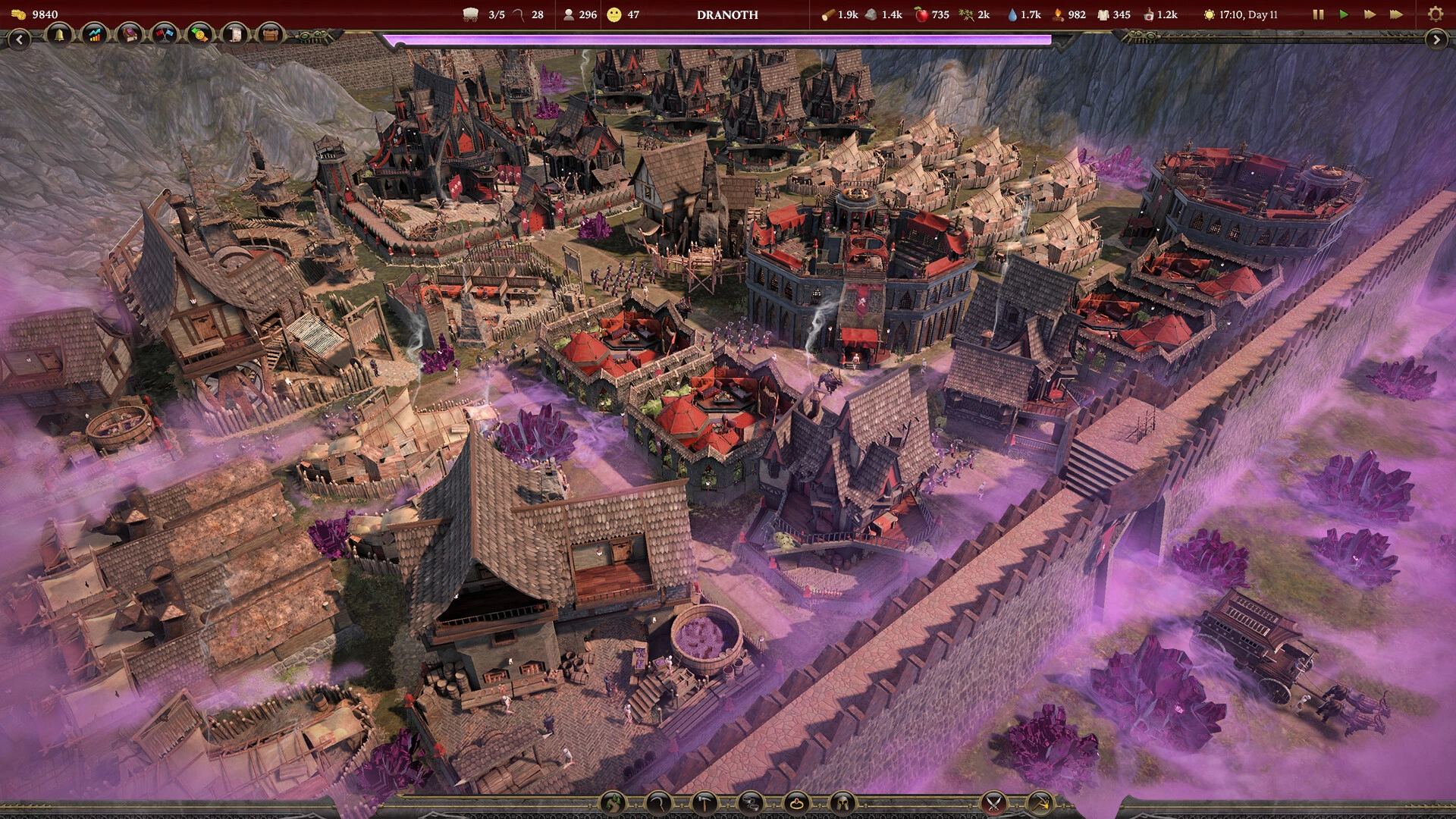
Task: Collapse the left panel arrow
Action: [19, 39]
